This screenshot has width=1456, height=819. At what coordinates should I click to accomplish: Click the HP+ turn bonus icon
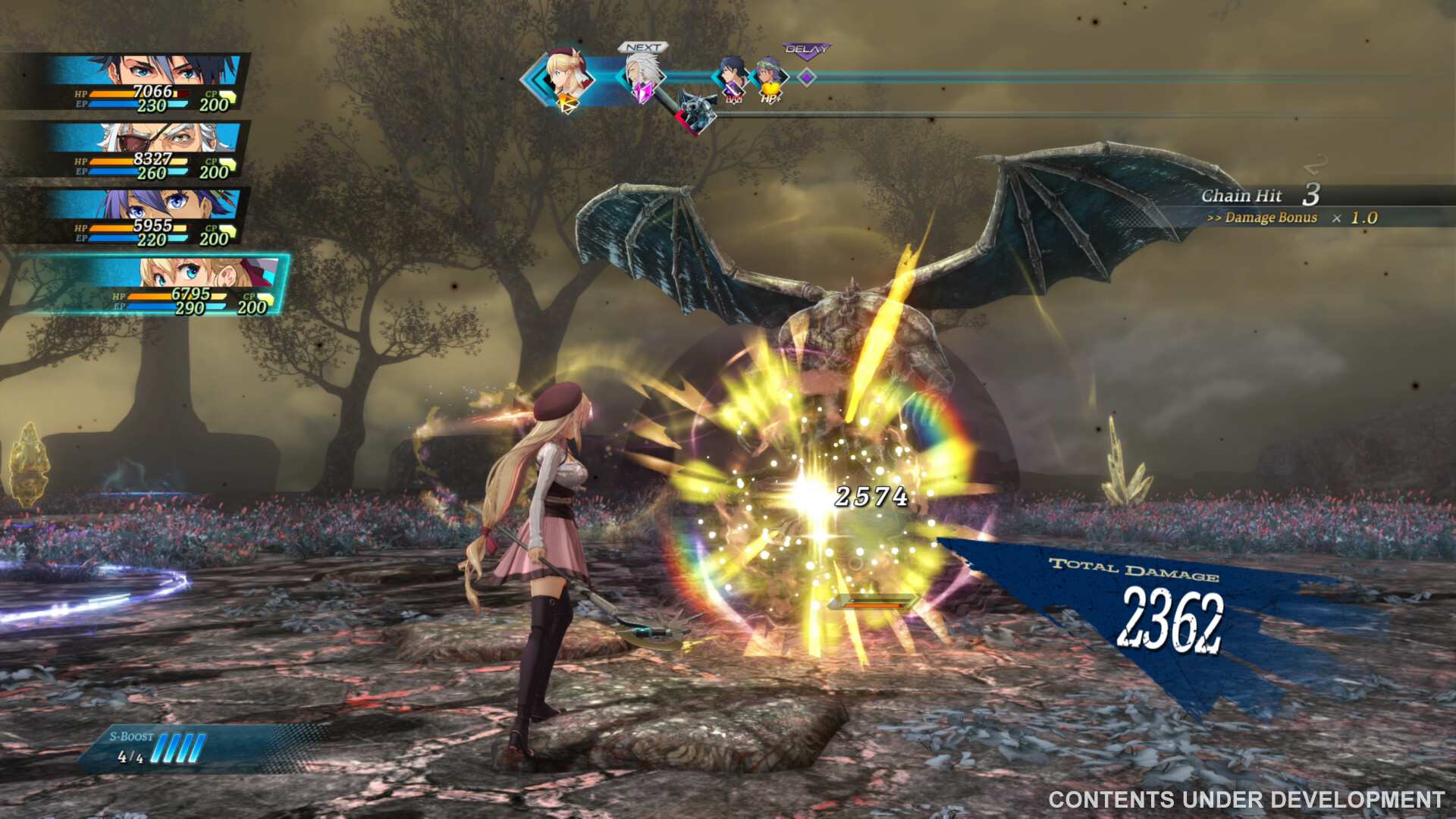(770, 99)
